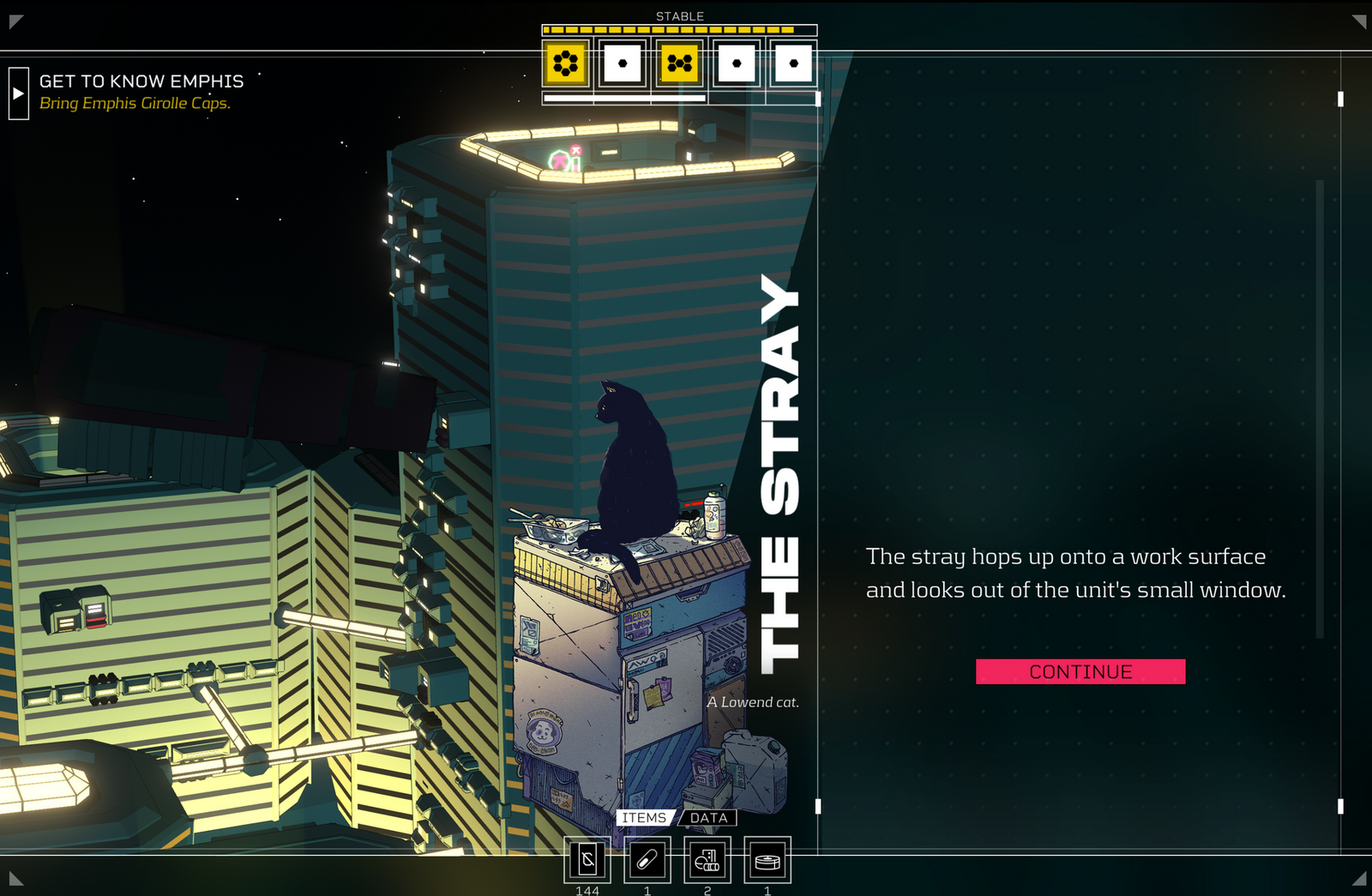Choose the scrap components item slot

(707, 860)
